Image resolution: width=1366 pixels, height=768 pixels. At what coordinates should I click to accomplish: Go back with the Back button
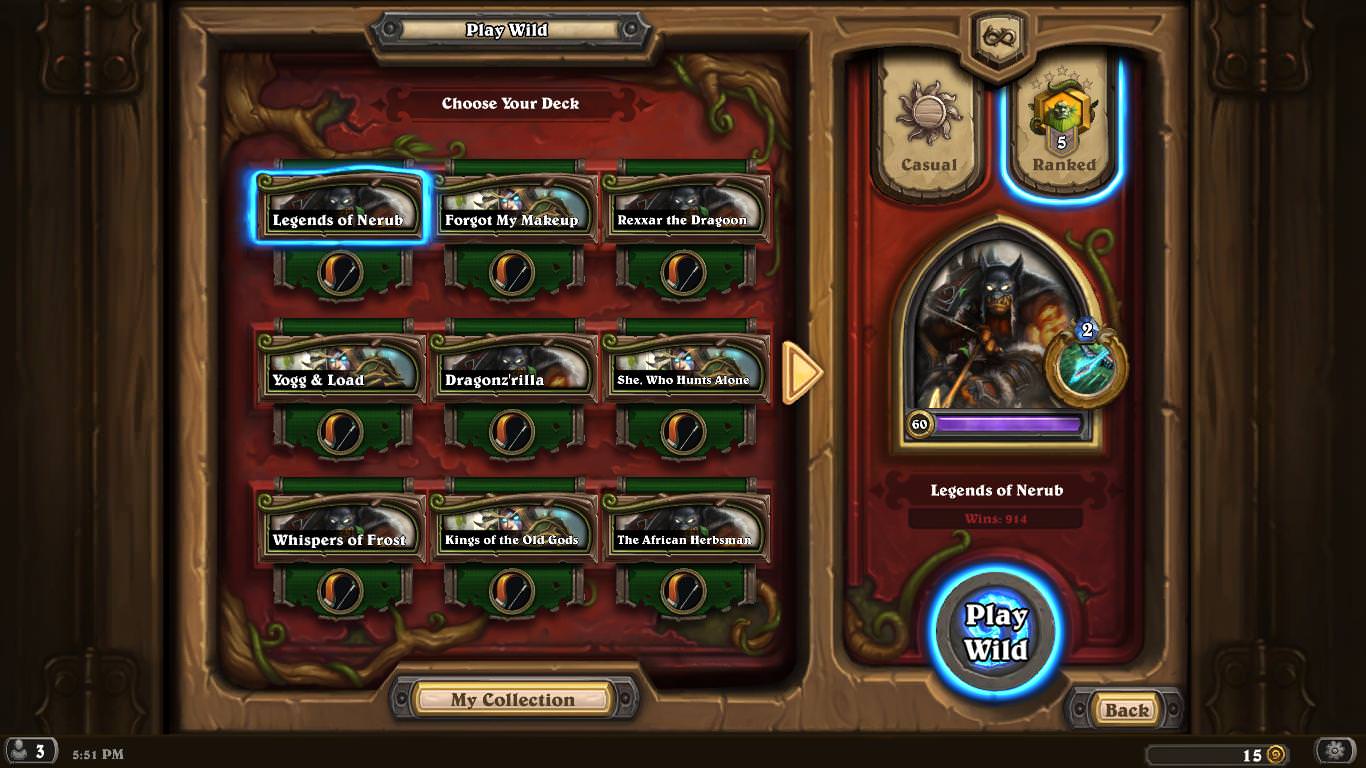tap(1126, 710)
